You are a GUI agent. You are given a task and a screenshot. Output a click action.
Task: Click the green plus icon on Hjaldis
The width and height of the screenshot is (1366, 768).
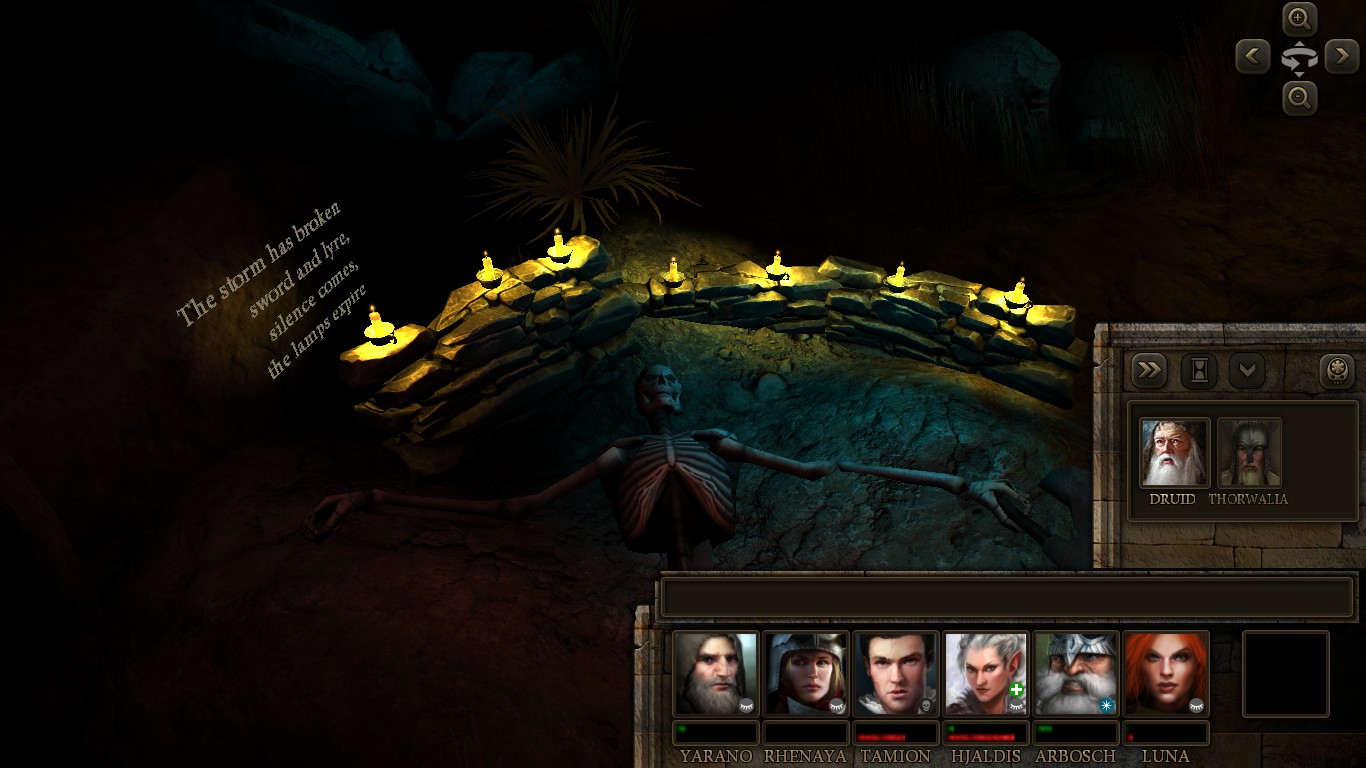tap(1017, 690)
